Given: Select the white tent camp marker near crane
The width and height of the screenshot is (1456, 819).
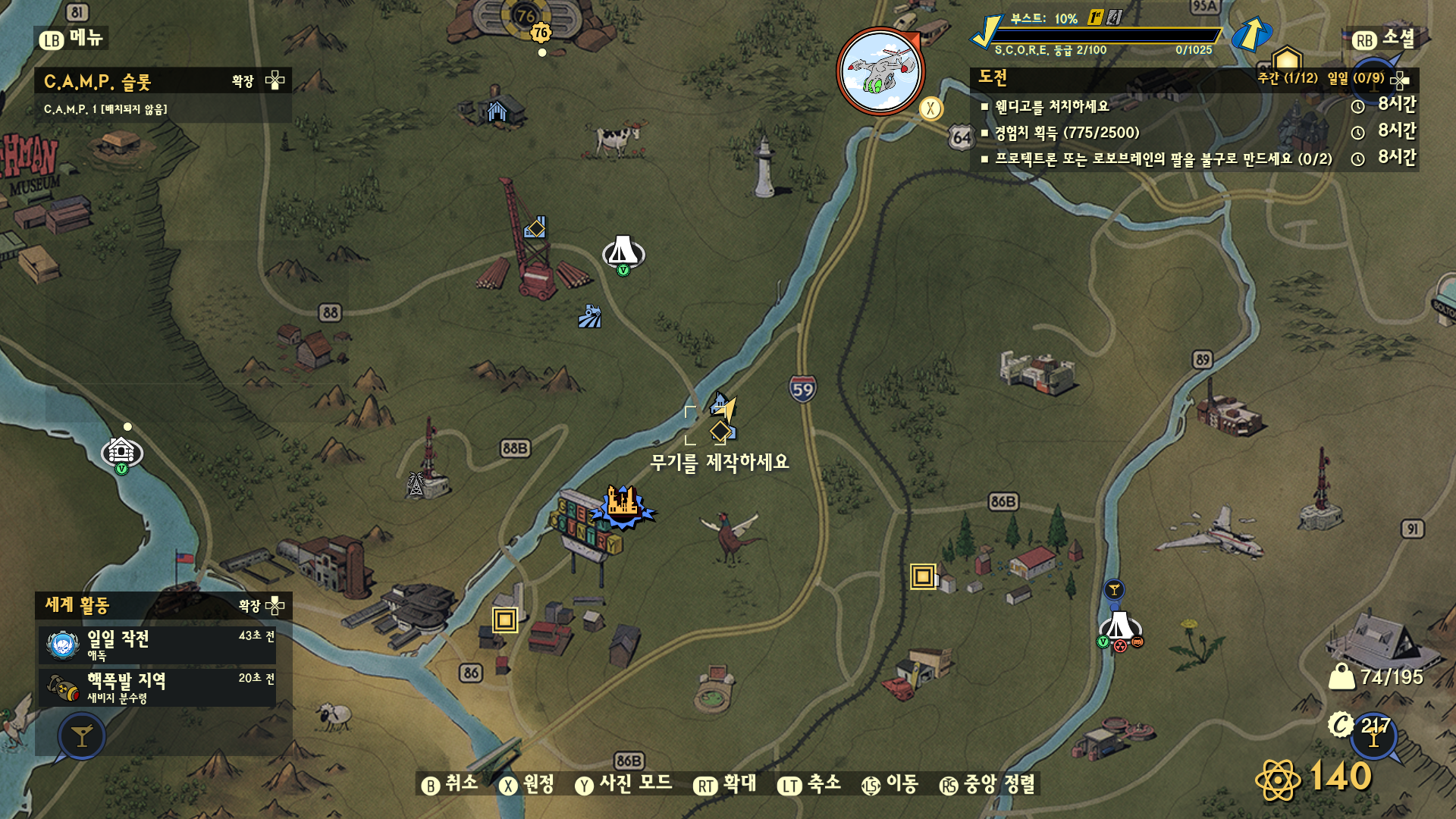Looking at the screenshot, I should (x=623, y=252).
